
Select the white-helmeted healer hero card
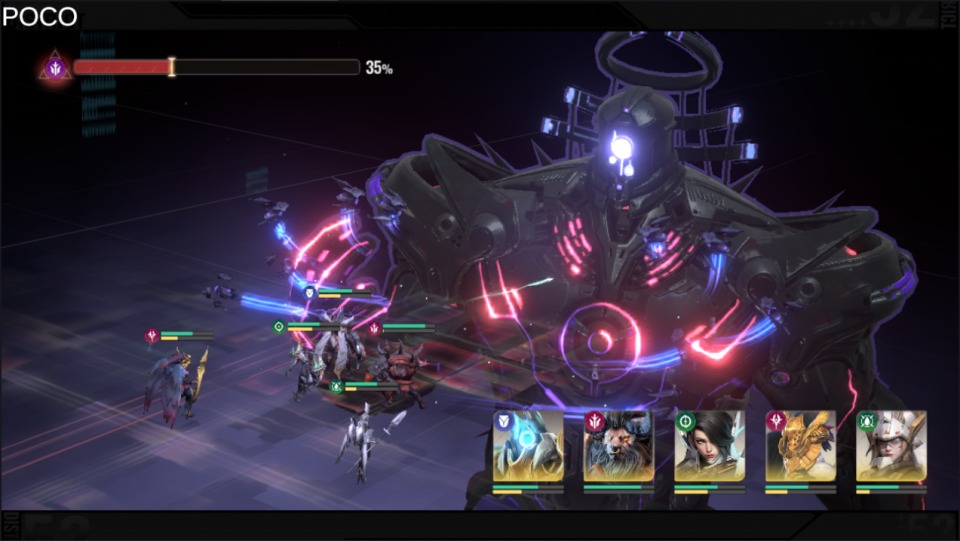[x=892, y=446]
